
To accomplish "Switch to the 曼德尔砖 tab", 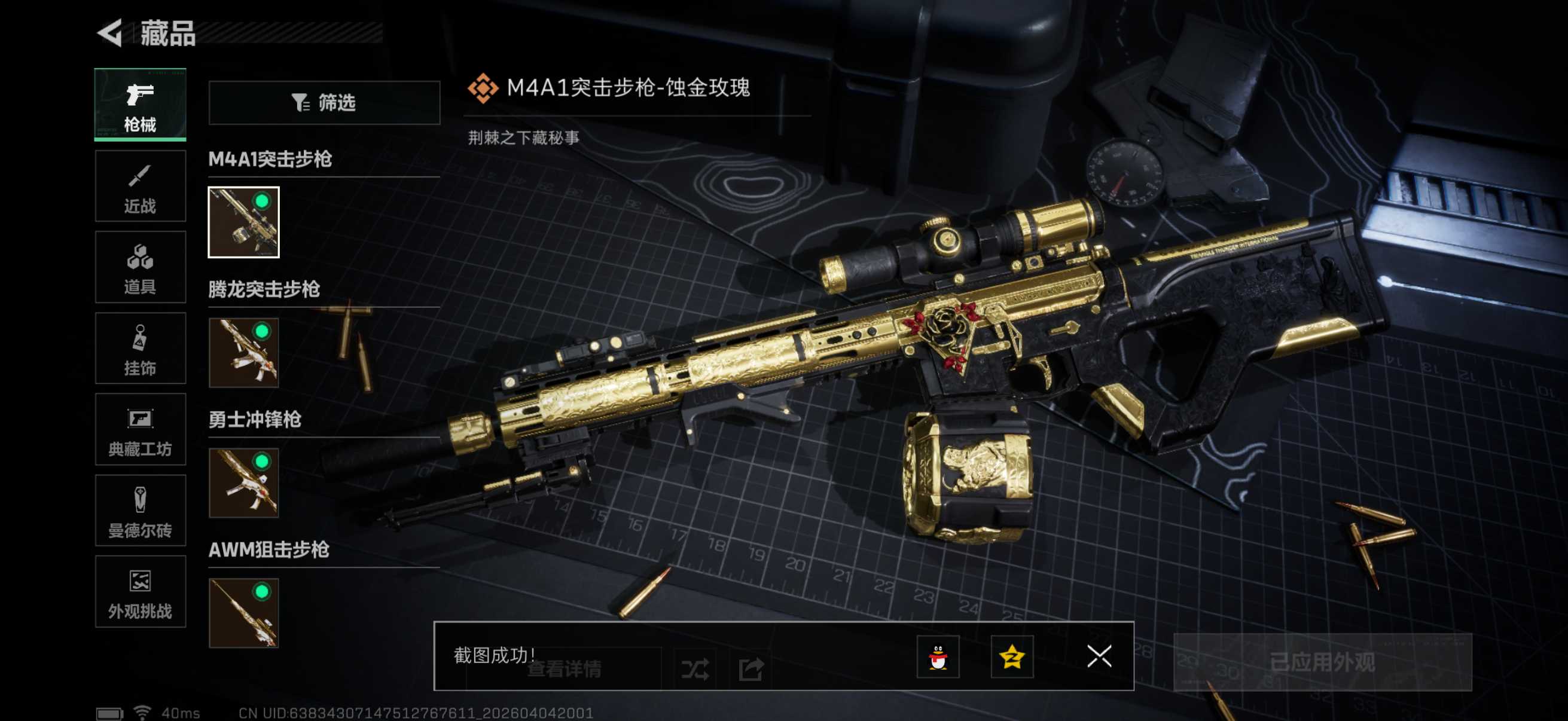I will click(x=140, y=511).
